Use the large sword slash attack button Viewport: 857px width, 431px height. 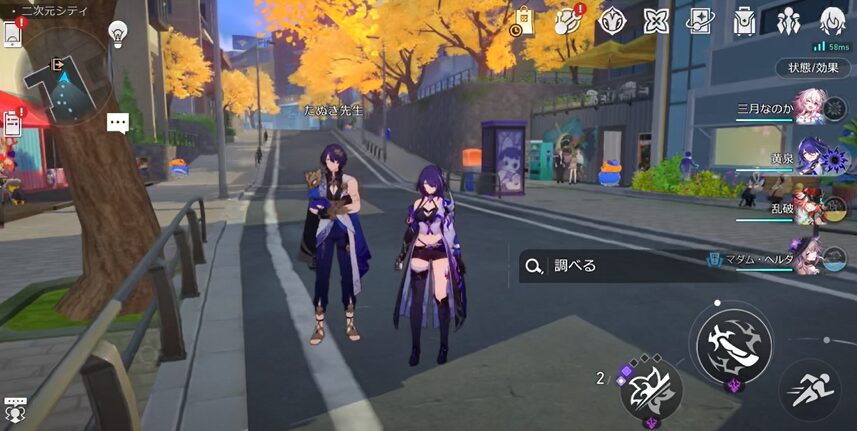(734, 338)
